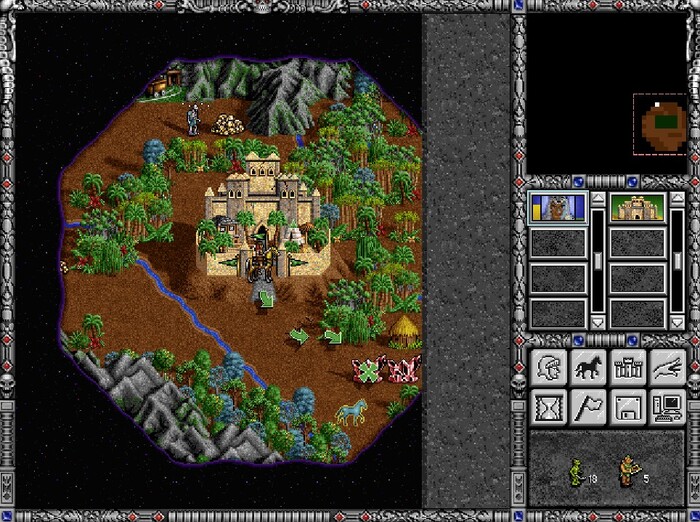Open Adventure Options with the flag button
The width and height of the screenshot is (700, 522).
tap(588, 405)
